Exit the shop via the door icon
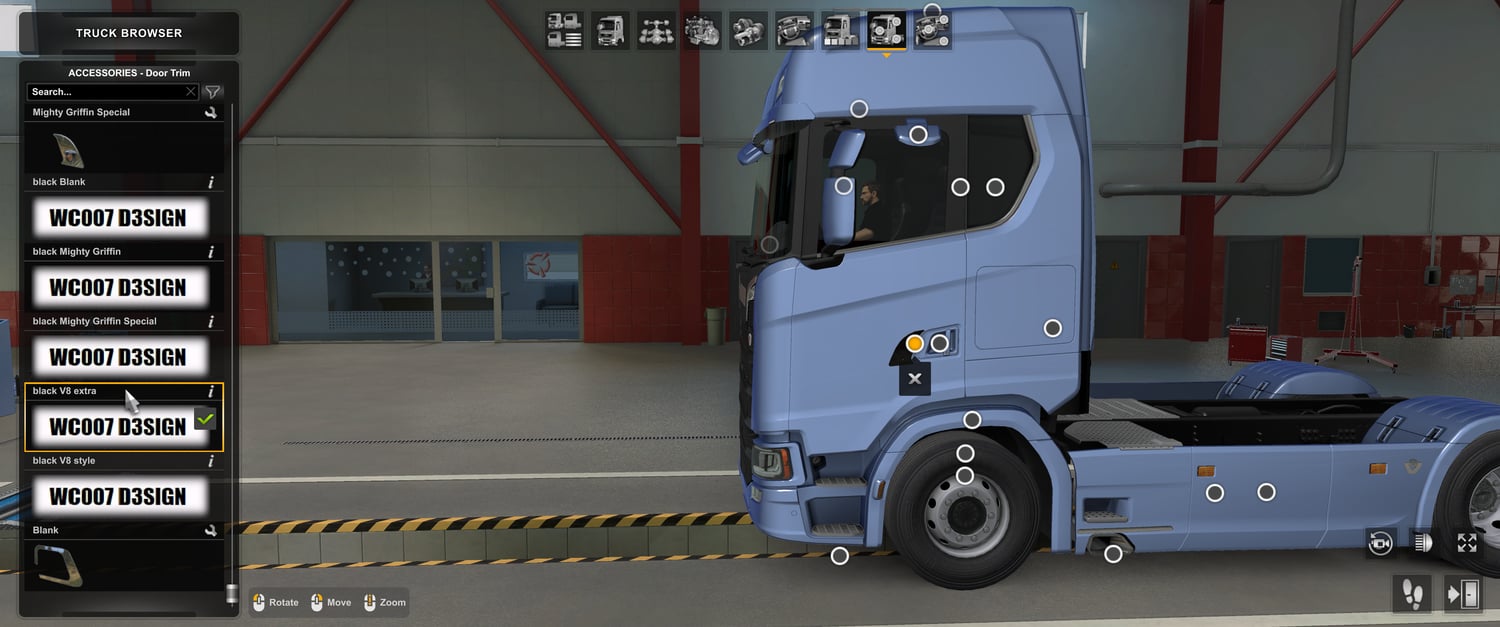 (x=1464, y=594)
